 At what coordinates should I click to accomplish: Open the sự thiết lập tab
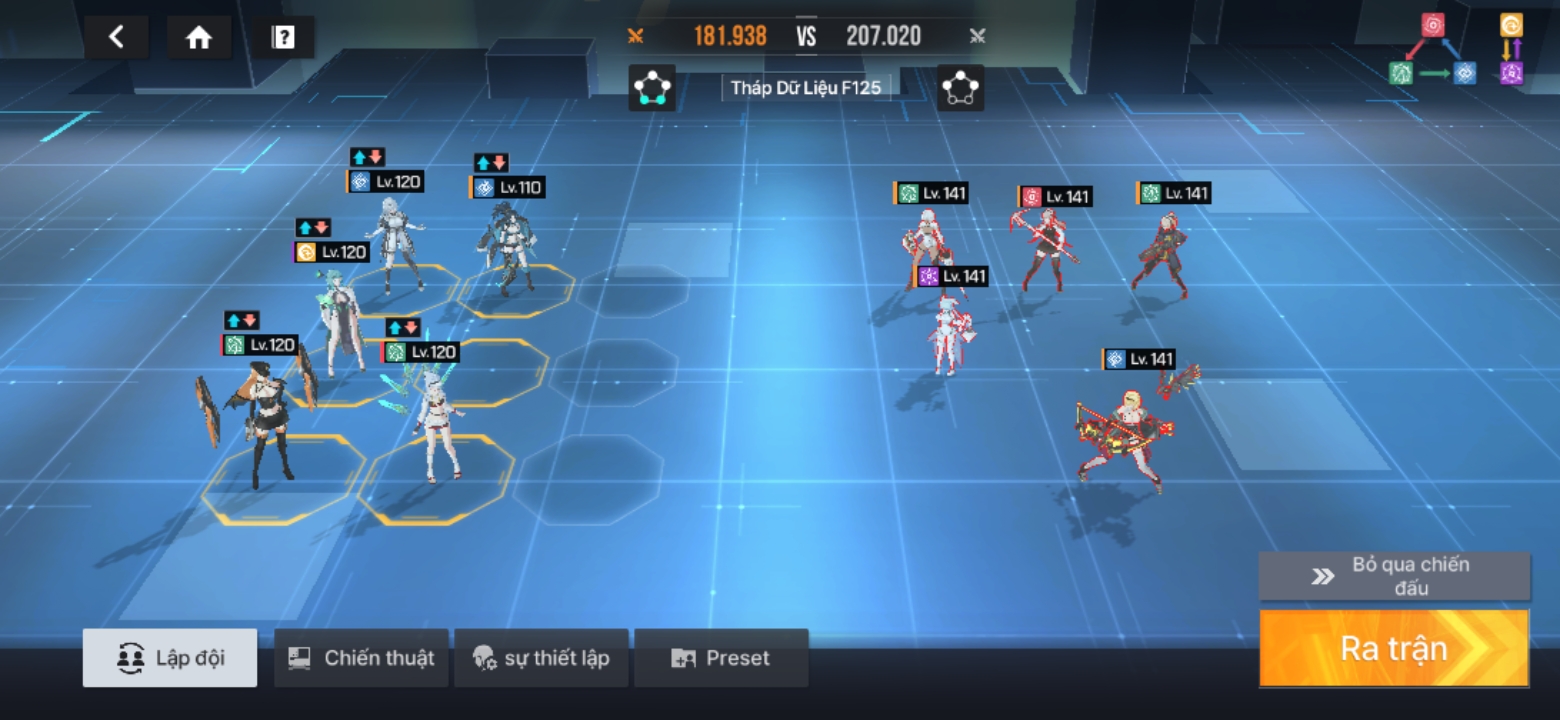point(541,658)
